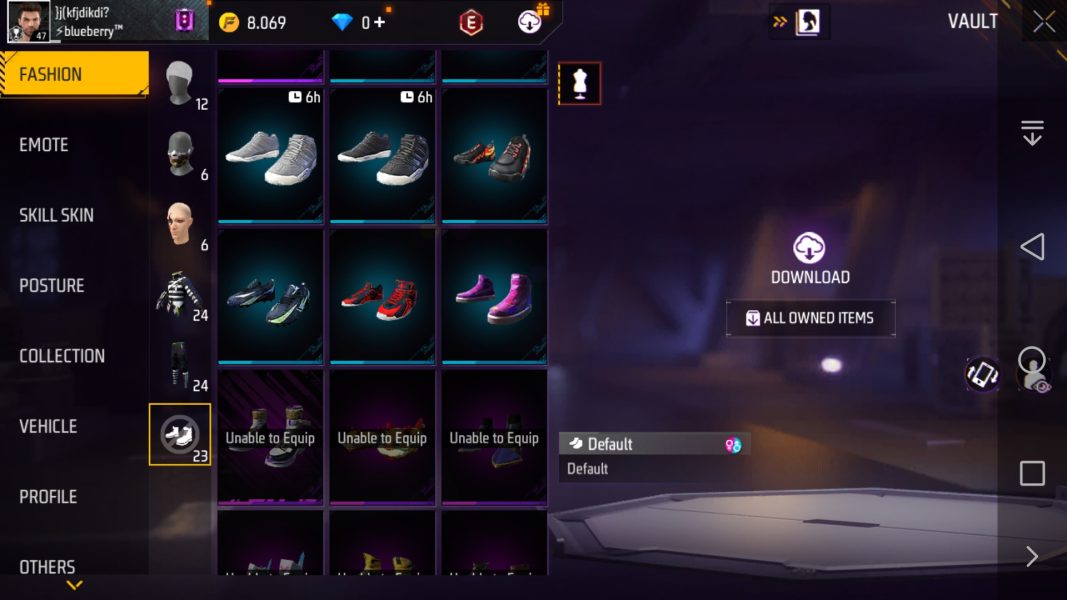This screenshot has width=1067, height=600.
Task: Open the Collection tab
Action: (x=62, y=356)
